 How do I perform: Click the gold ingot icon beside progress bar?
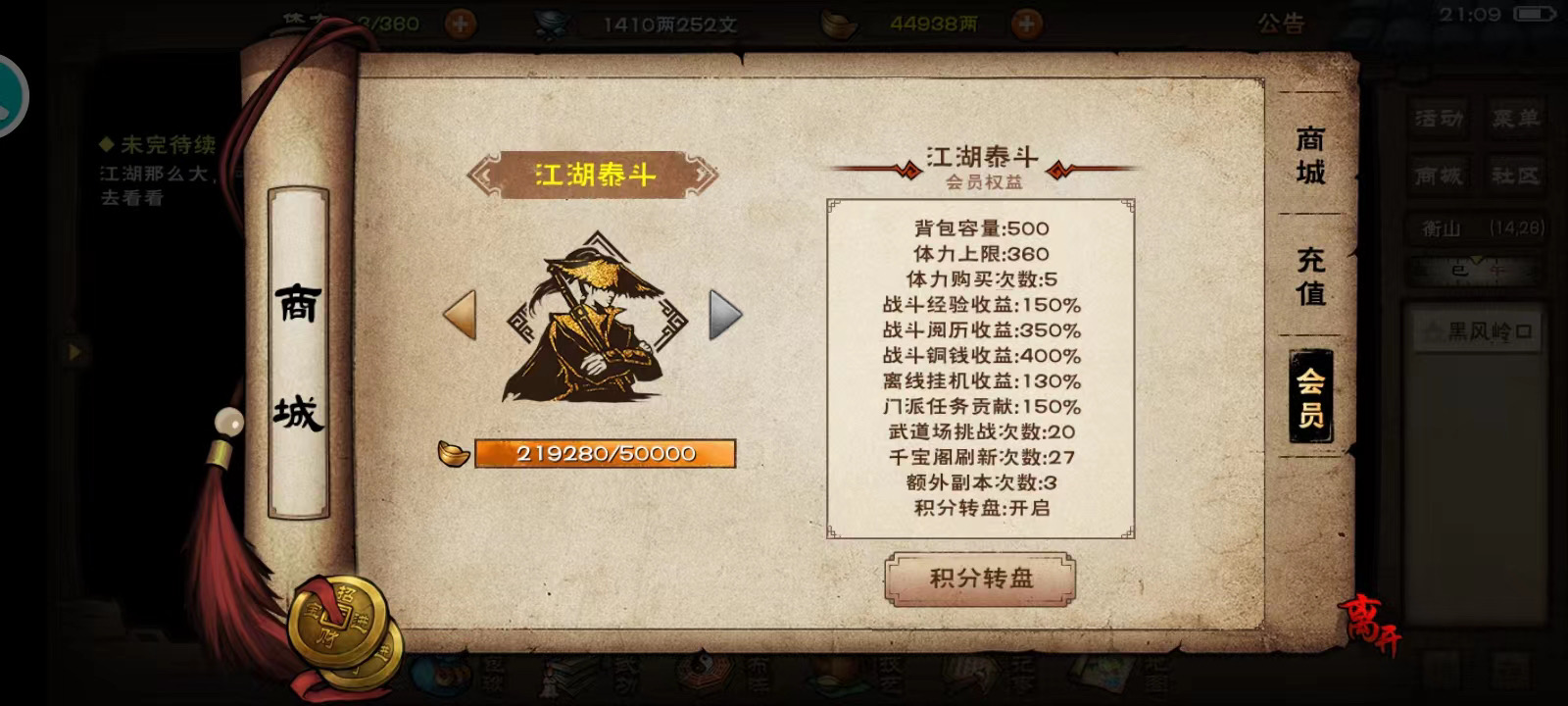point(451,453)
